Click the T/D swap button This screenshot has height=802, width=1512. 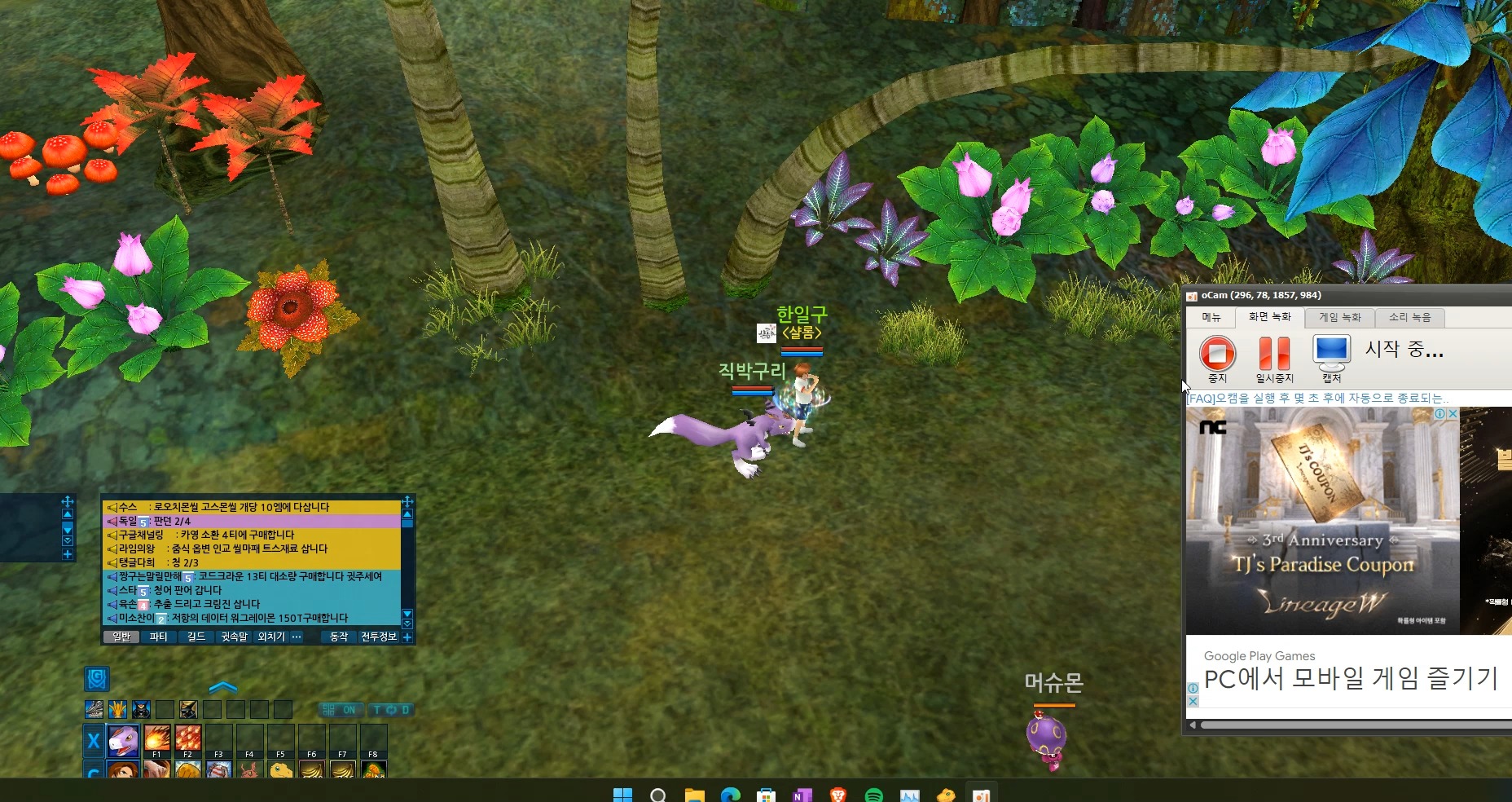tap(391, 710)
